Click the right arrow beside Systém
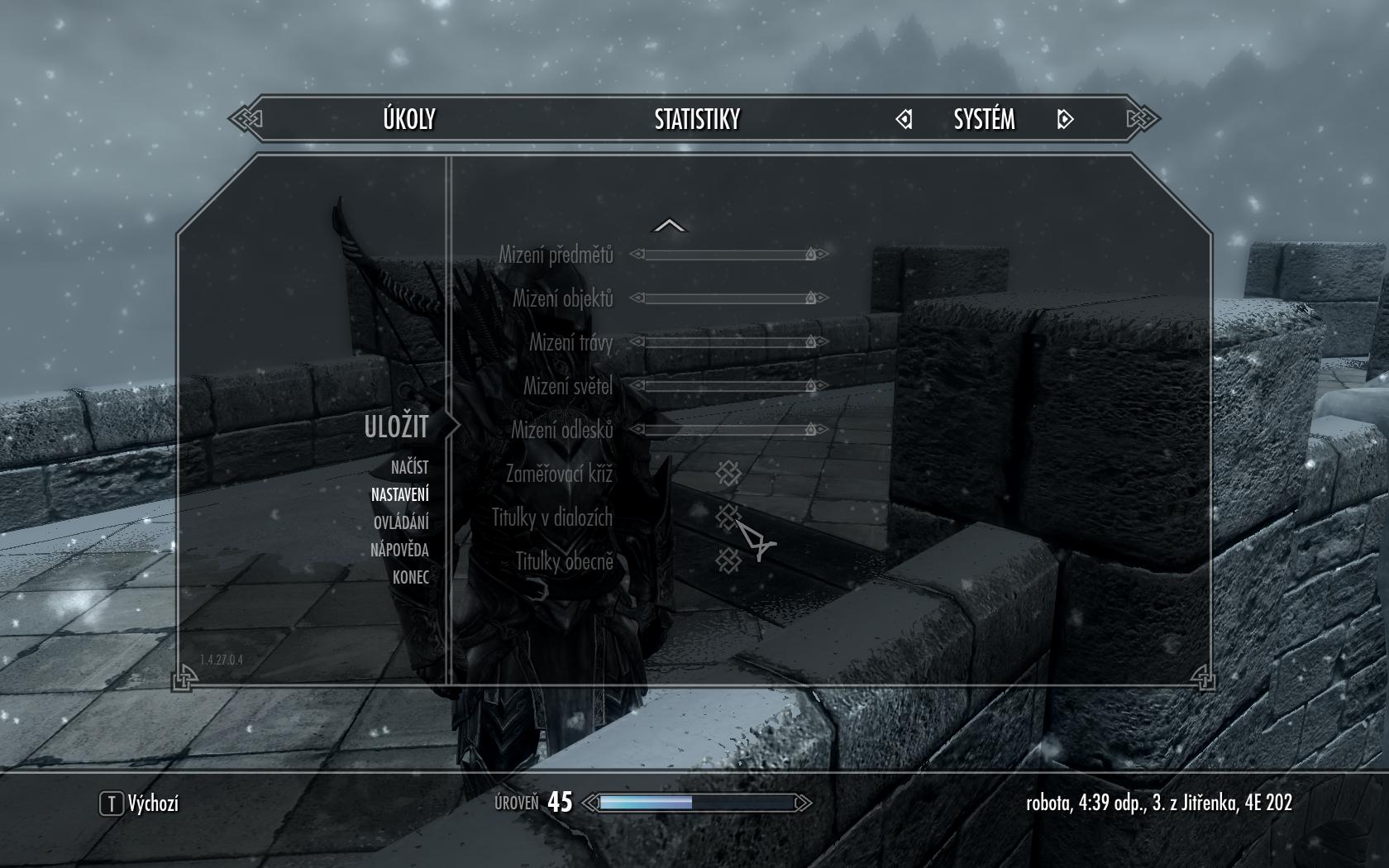This screenshot has width=1389, height=868. (x=1065, y=120)
